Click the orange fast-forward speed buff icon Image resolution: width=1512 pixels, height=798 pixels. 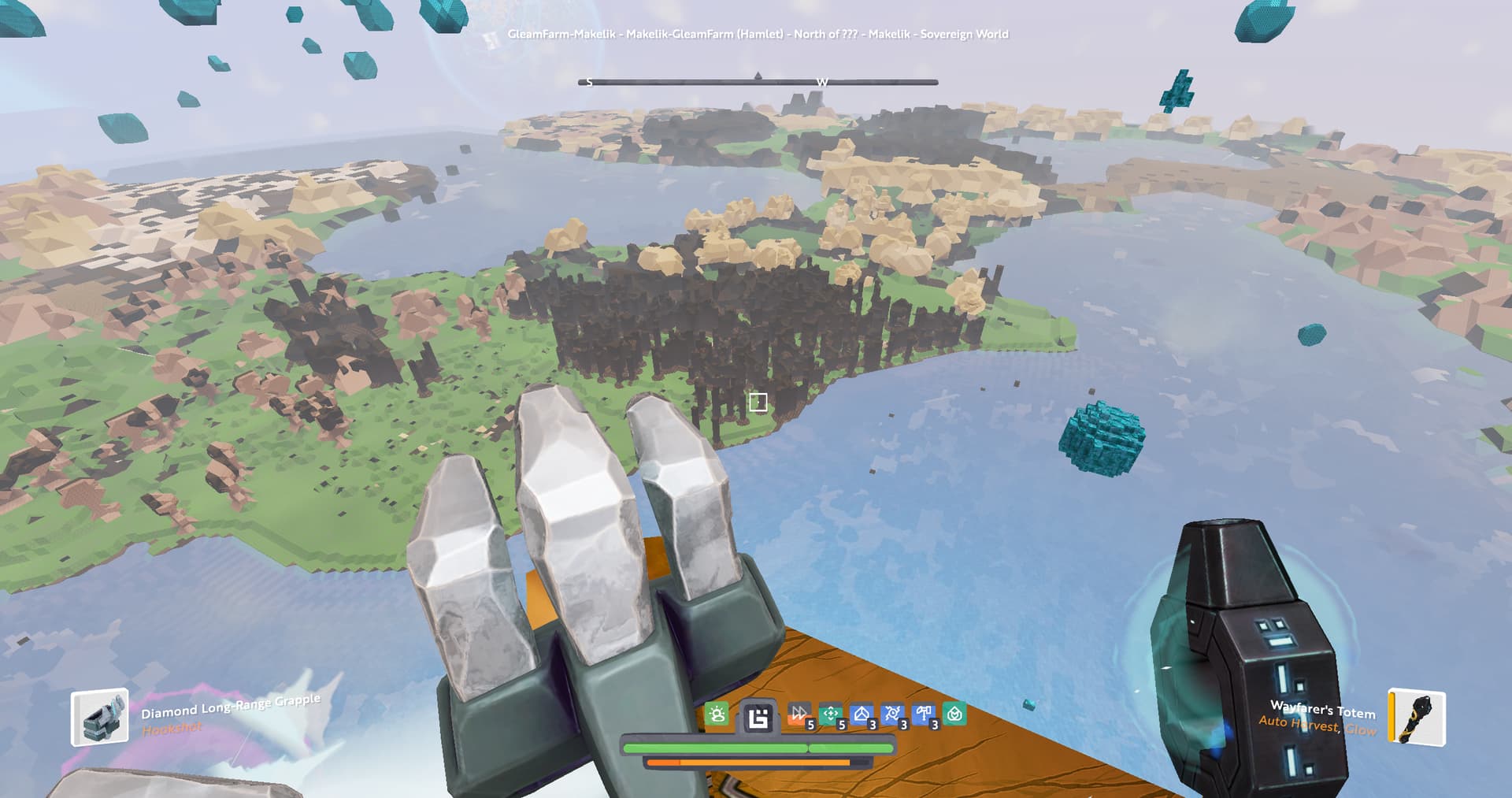(x=799, y=714)
